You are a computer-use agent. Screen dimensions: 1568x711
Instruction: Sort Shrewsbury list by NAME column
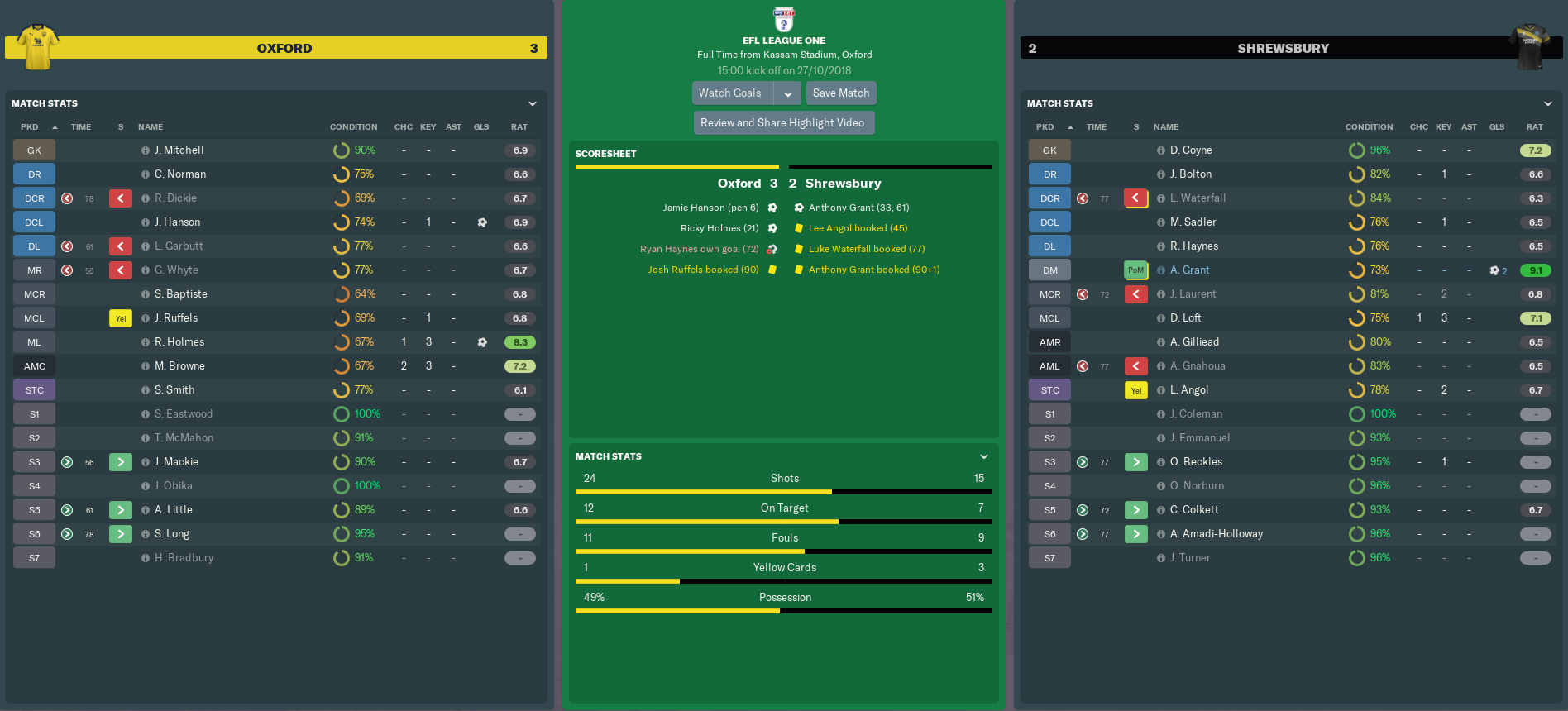[1166, 127]
